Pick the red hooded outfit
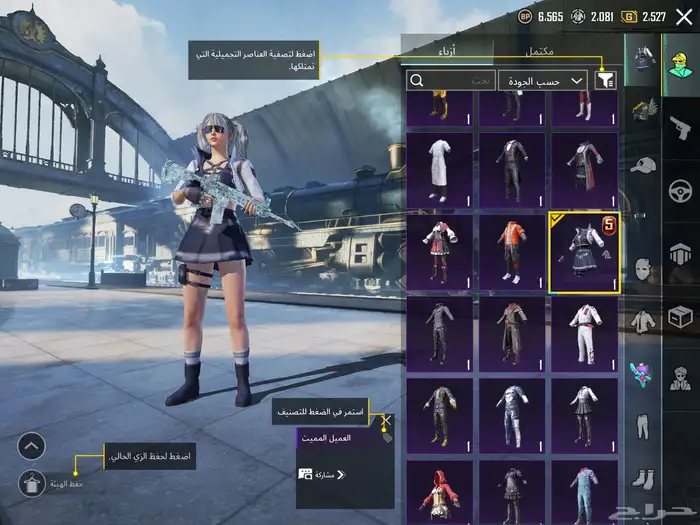 point(440,492)
